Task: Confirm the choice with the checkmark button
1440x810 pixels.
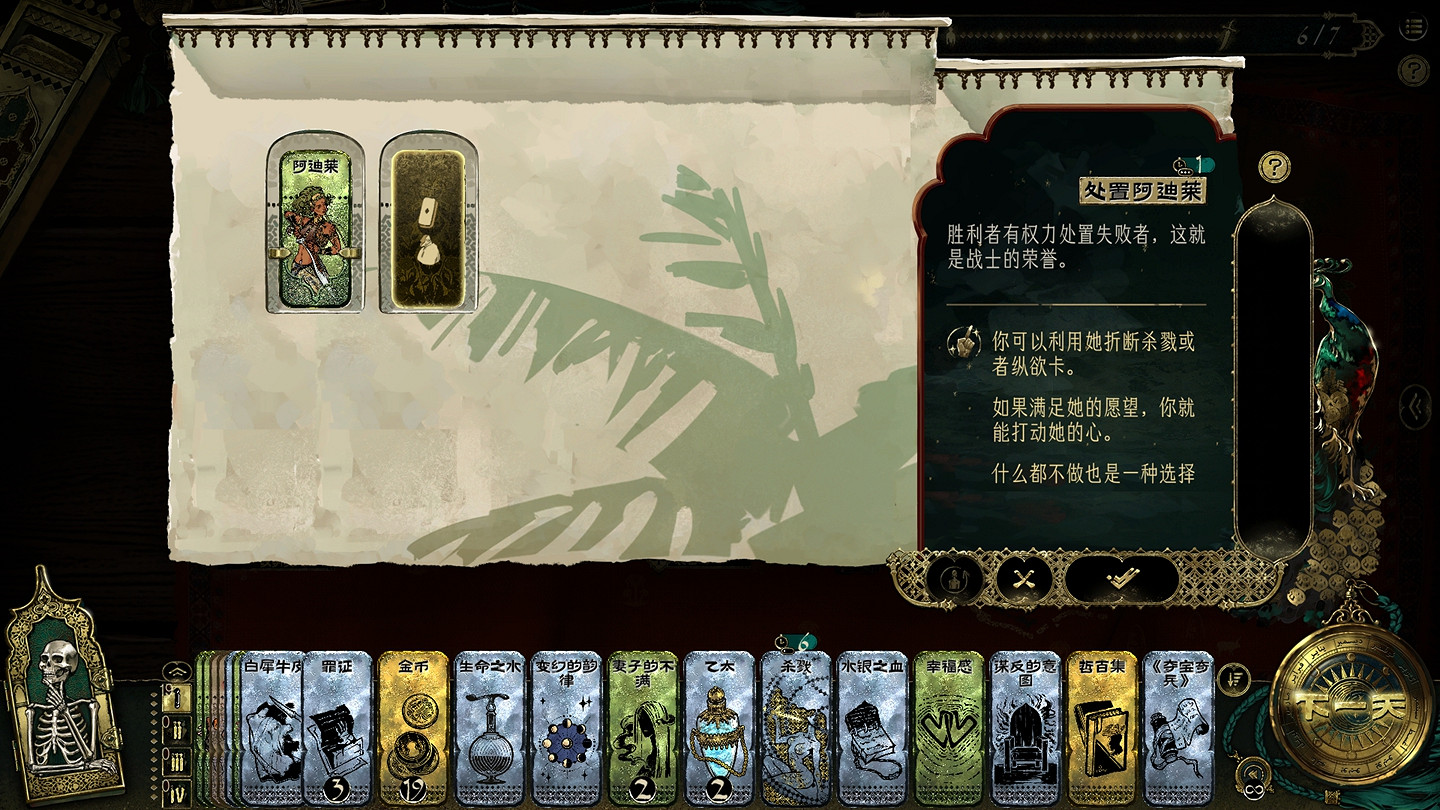Action: (x=1124, y=579)
